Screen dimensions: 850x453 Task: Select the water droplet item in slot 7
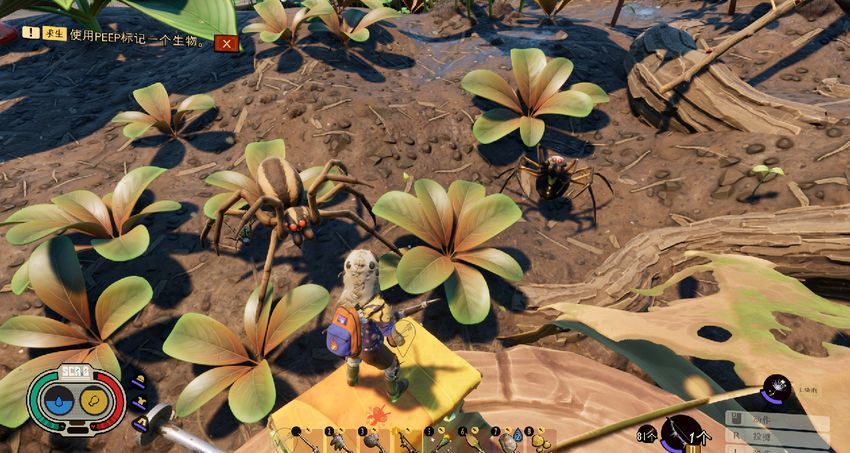508,440
